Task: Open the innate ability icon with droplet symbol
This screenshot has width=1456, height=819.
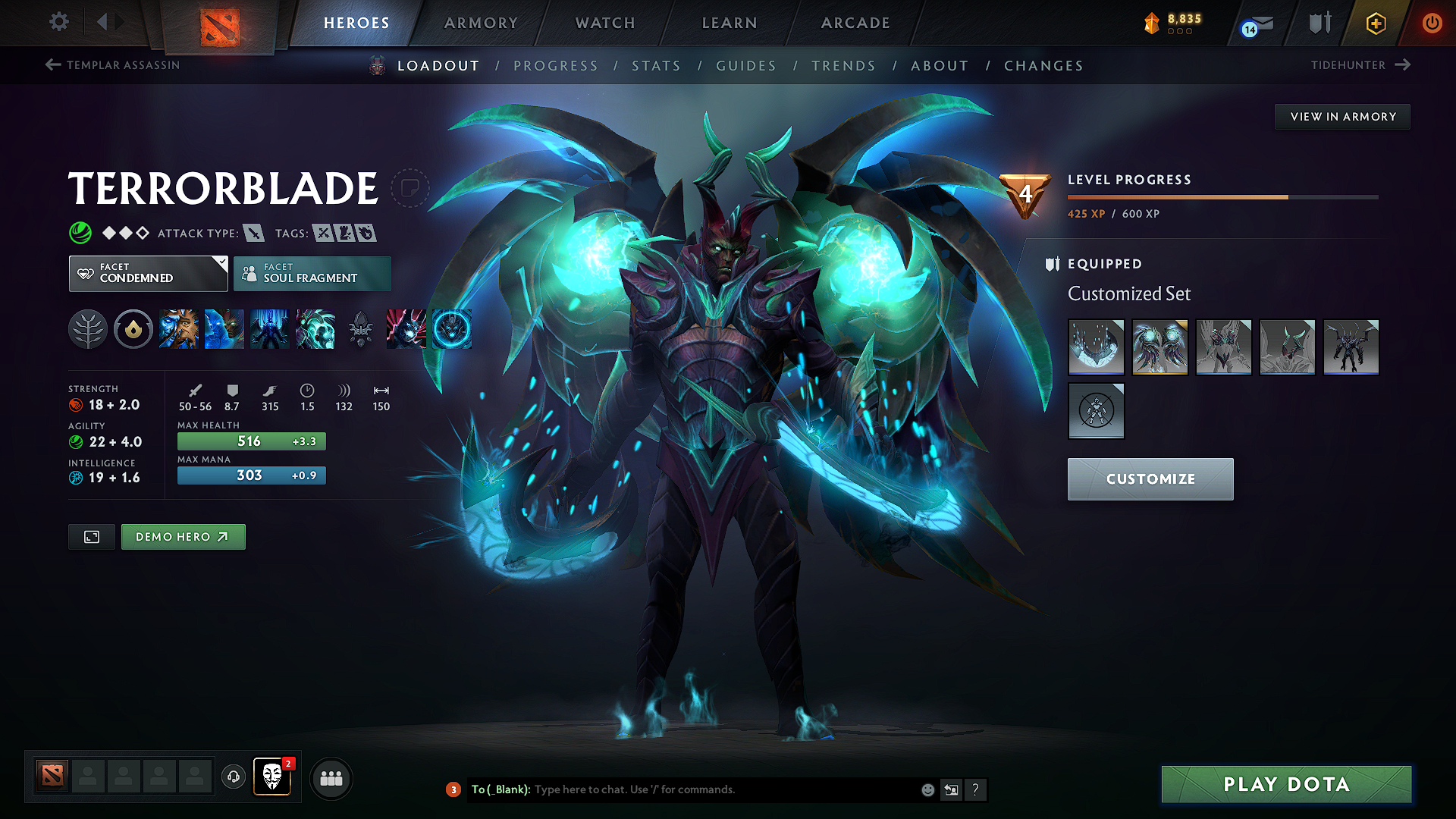Action: pos(133,329)
